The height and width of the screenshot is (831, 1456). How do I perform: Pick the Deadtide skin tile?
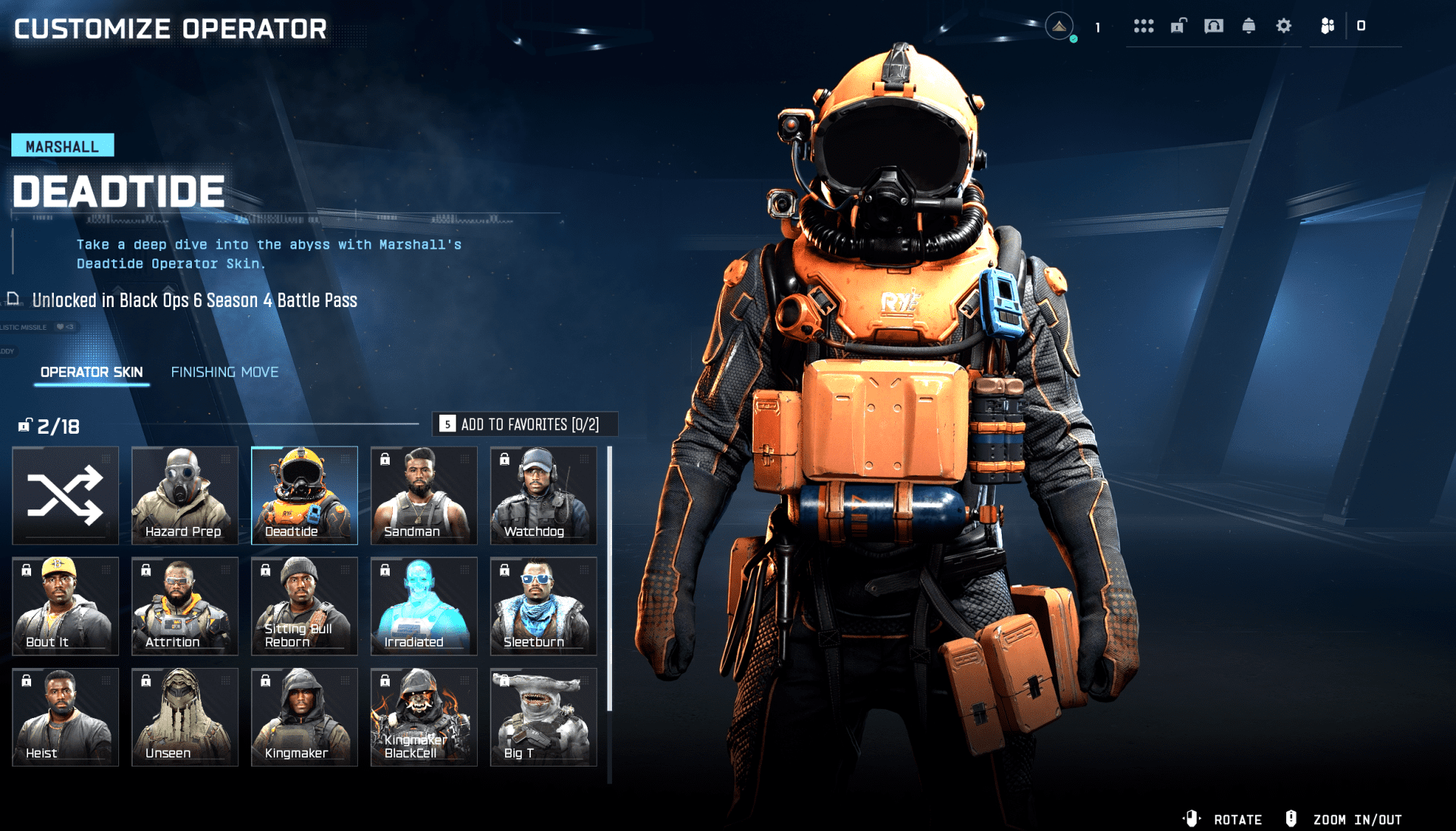(x=304, y=495)
